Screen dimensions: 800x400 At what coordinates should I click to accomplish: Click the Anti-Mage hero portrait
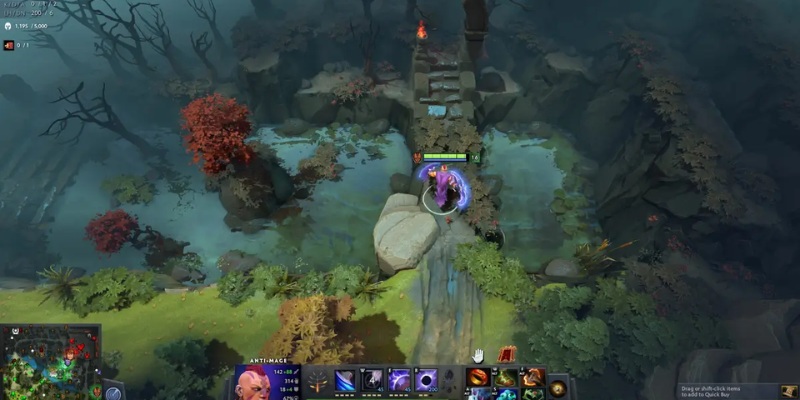click(254, 381)
